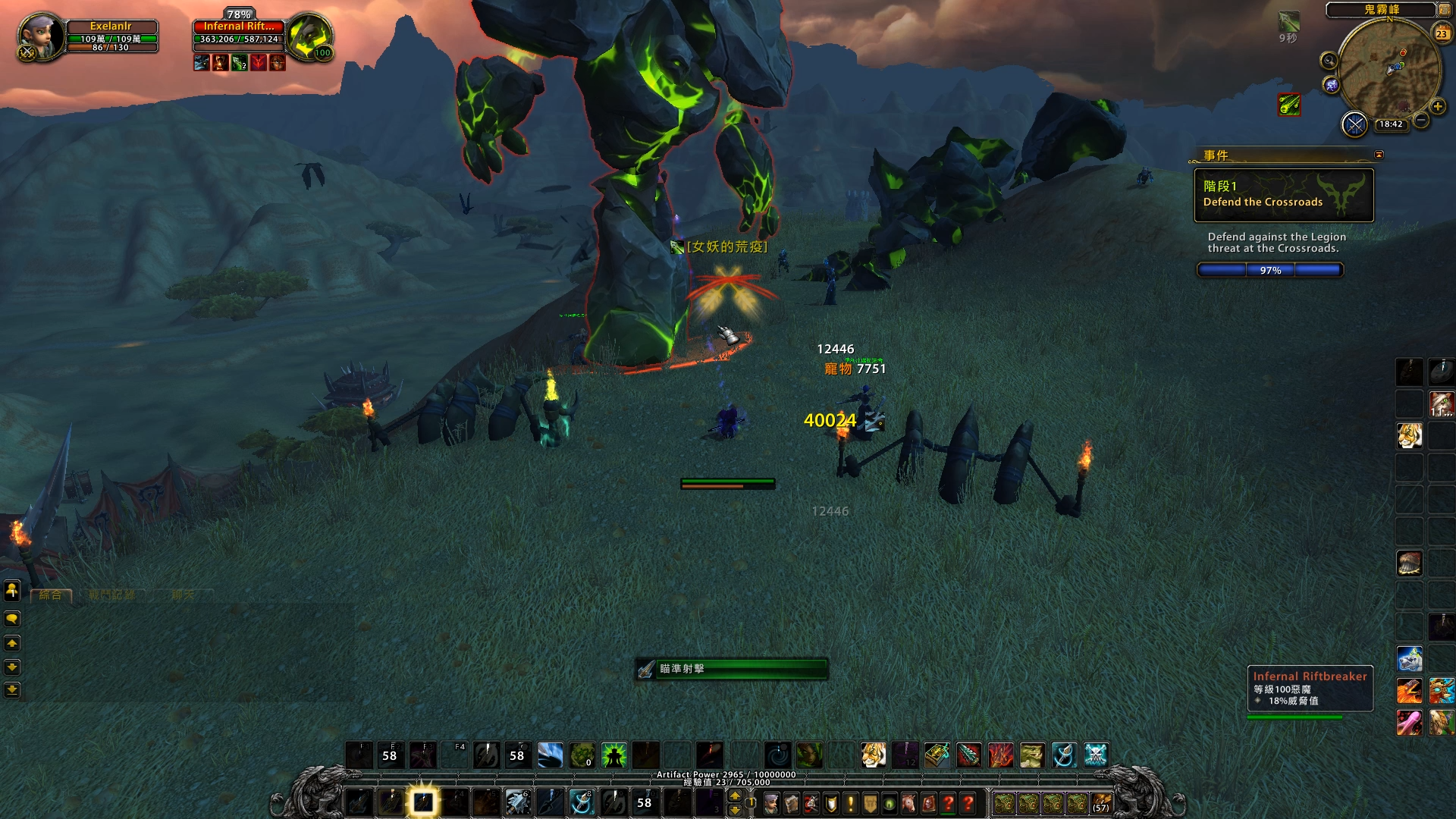Open the minimap tracking magnifier button
1456x819 pixels.
(x=1329, y=61)
